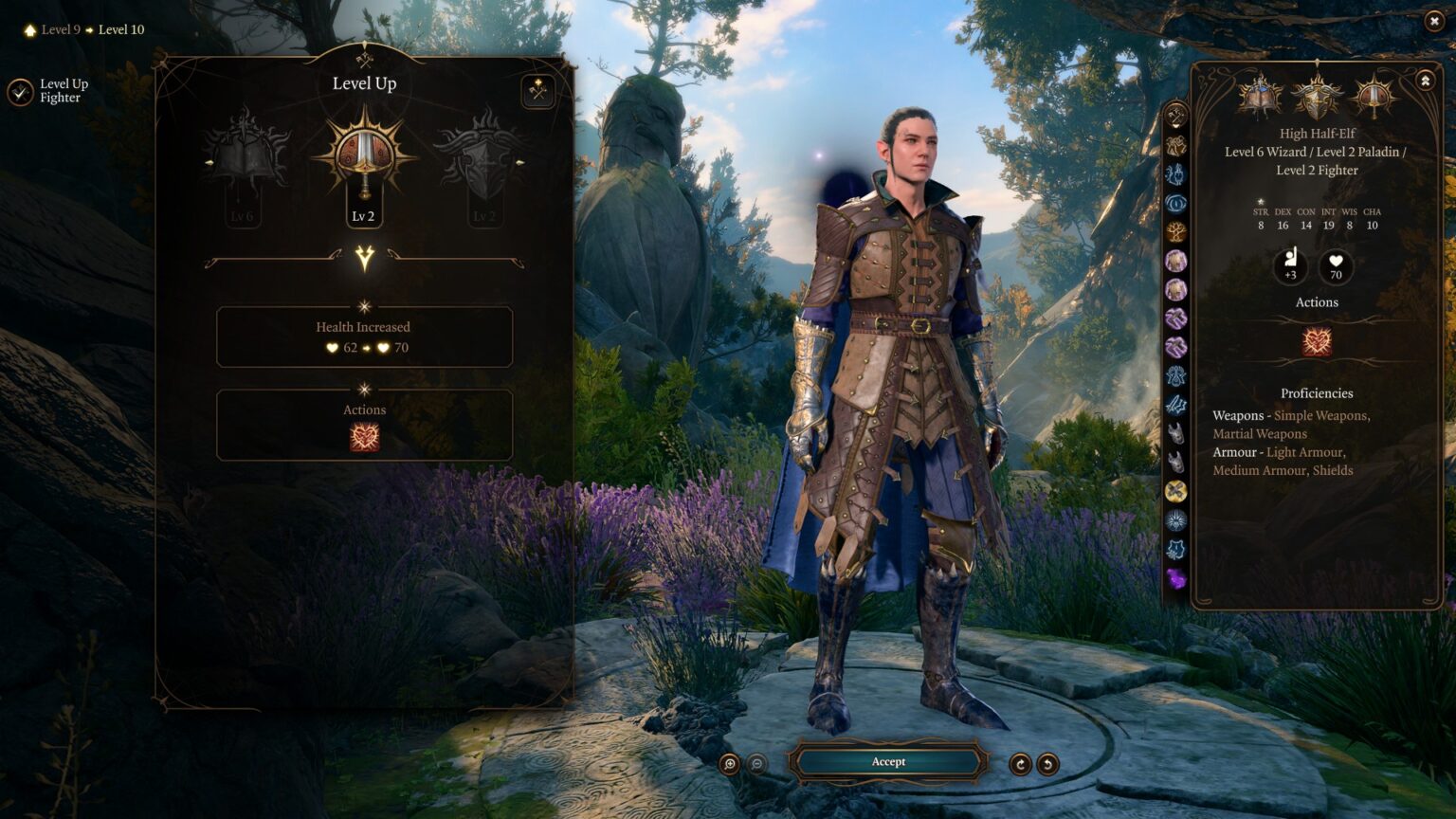Collapse the character panel using the chevron at its top
1456x819 pixels.
[1425, 81]
